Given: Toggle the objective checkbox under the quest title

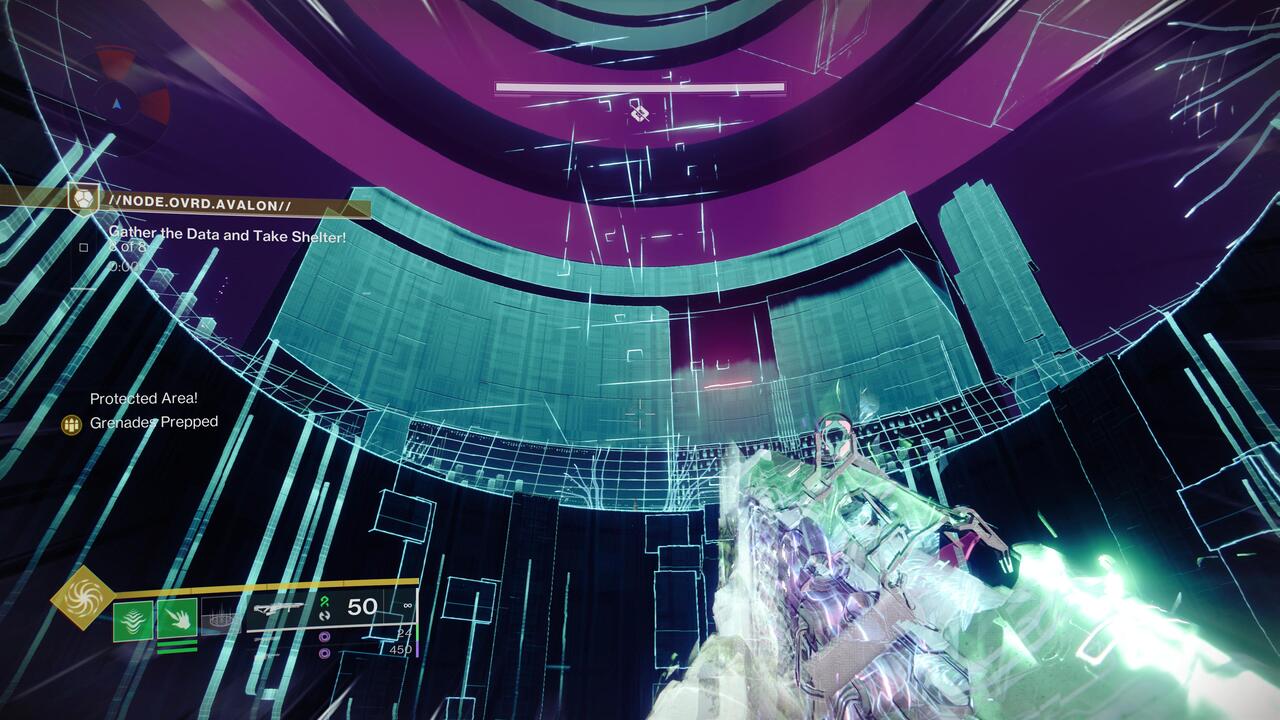Looking at the screenshot, I should point(83,248).
